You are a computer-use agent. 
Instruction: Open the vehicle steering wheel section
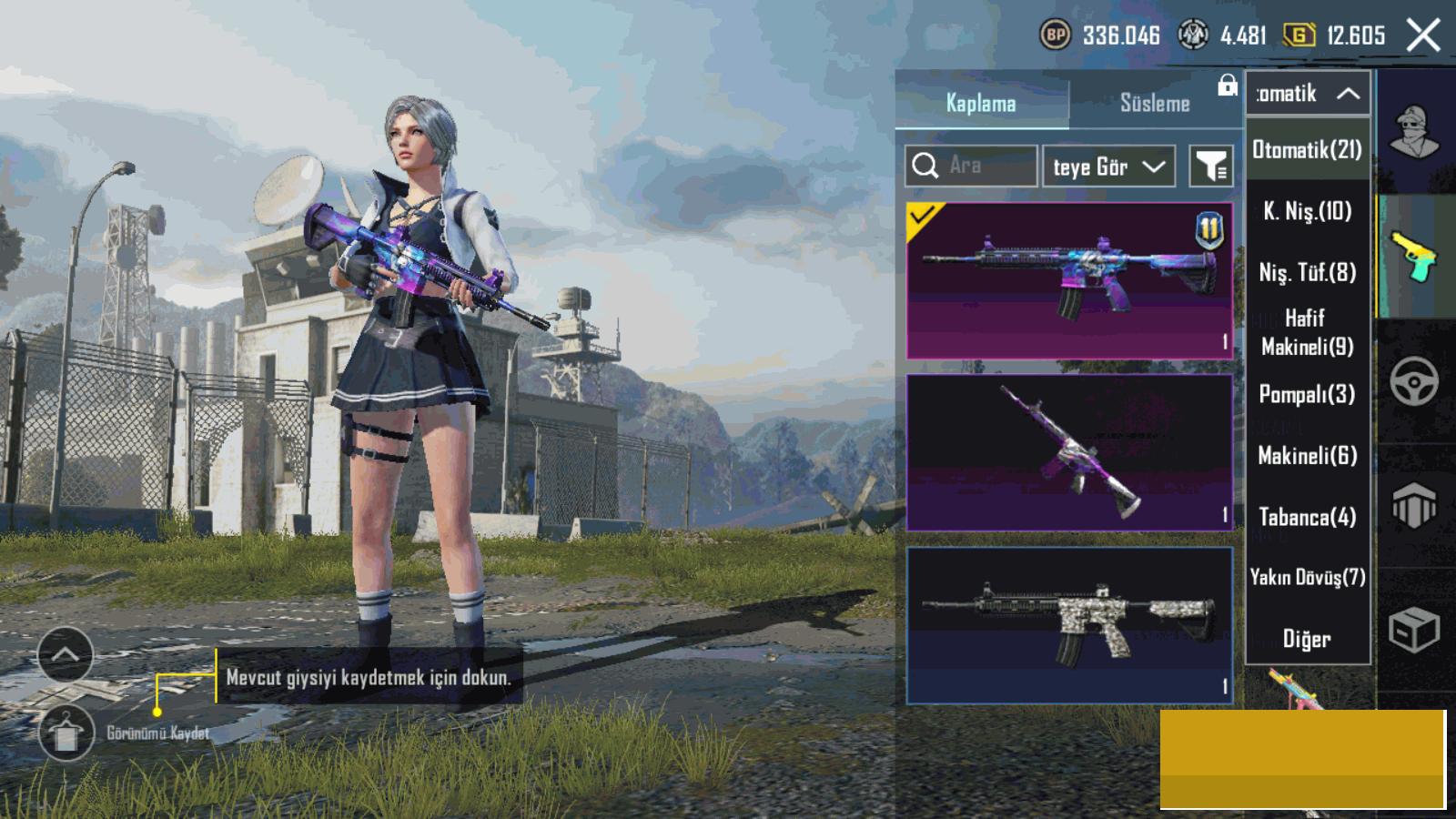click(x=1414, y=381)
